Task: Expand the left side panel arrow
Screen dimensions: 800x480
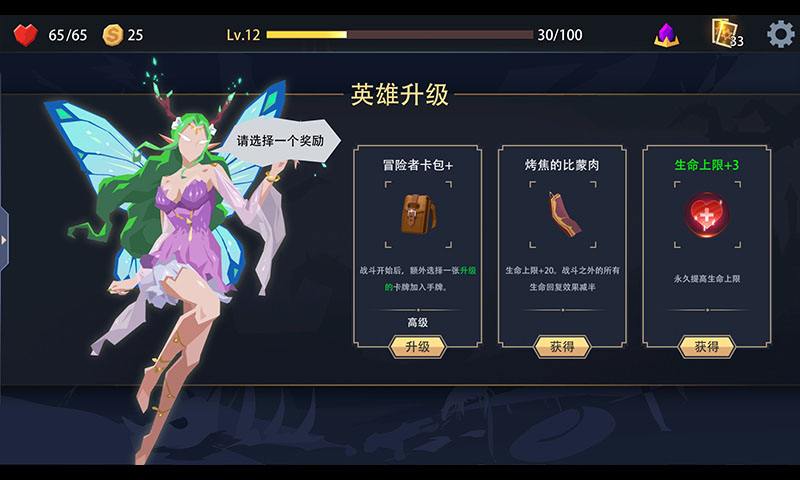Action: (x=4, y=240)
